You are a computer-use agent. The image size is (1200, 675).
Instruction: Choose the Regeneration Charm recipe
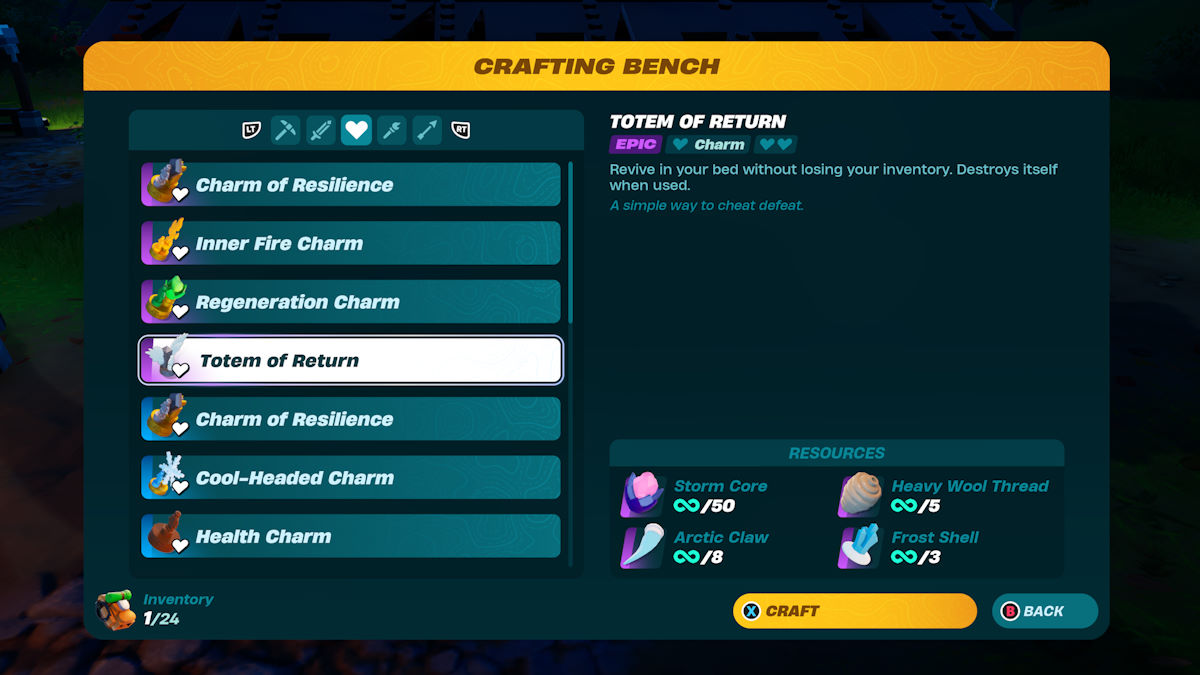click(350, 302)
